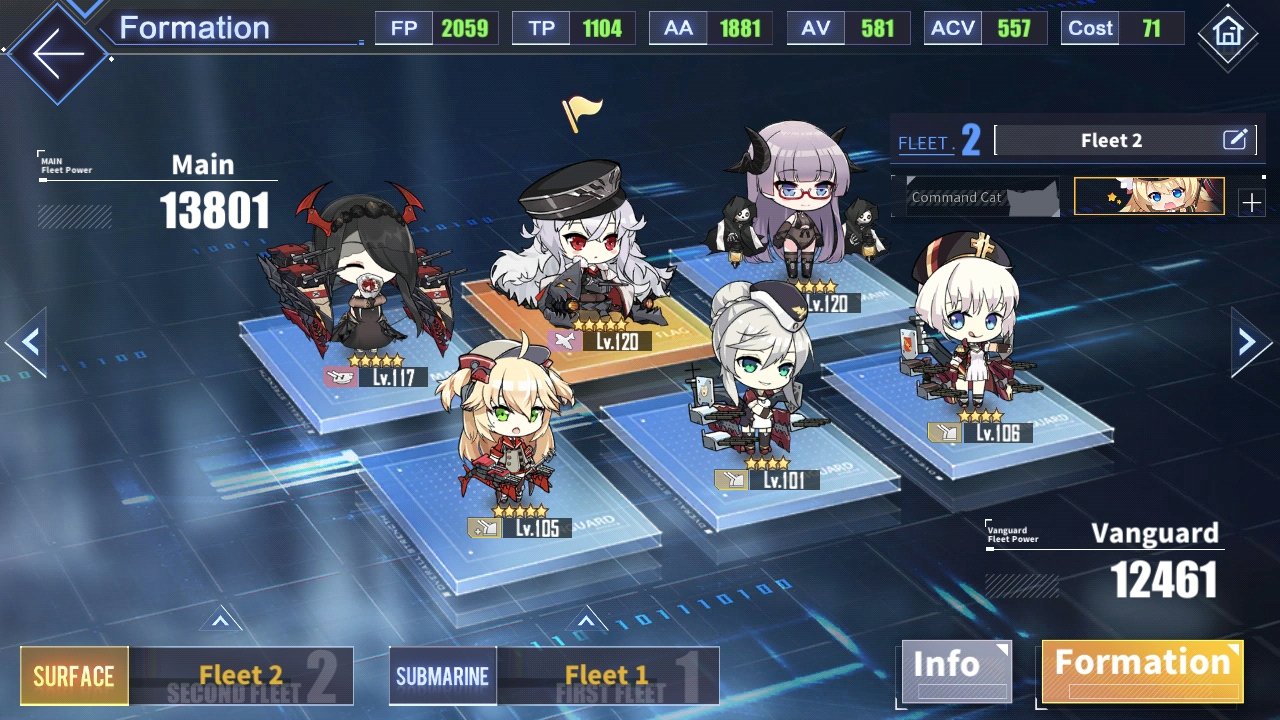
Task: Edit the Fleet 2 name
Action: [1236, 140]
